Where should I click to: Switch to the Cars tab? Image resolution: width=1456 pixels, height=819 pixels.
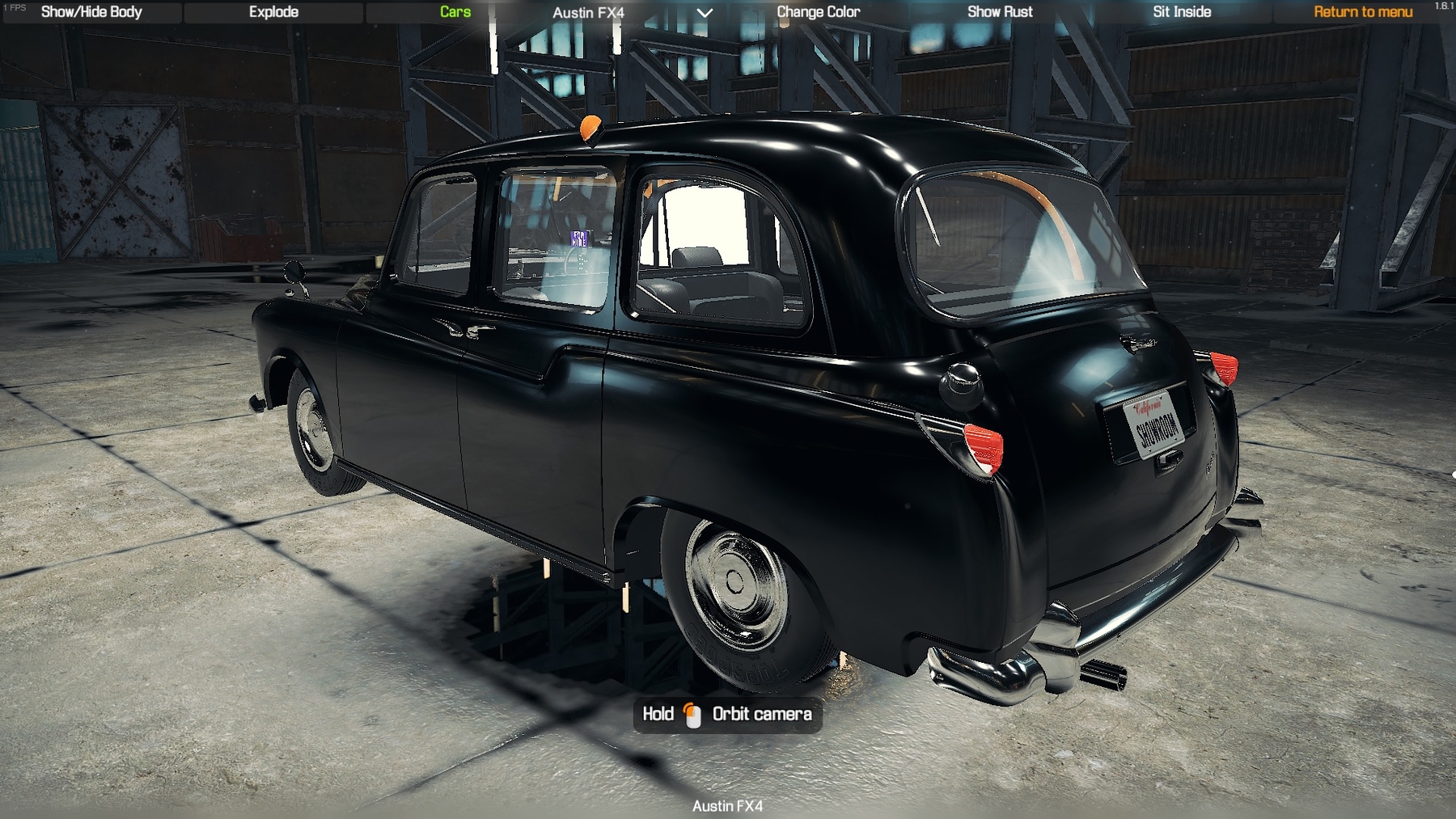click(455, 12)
